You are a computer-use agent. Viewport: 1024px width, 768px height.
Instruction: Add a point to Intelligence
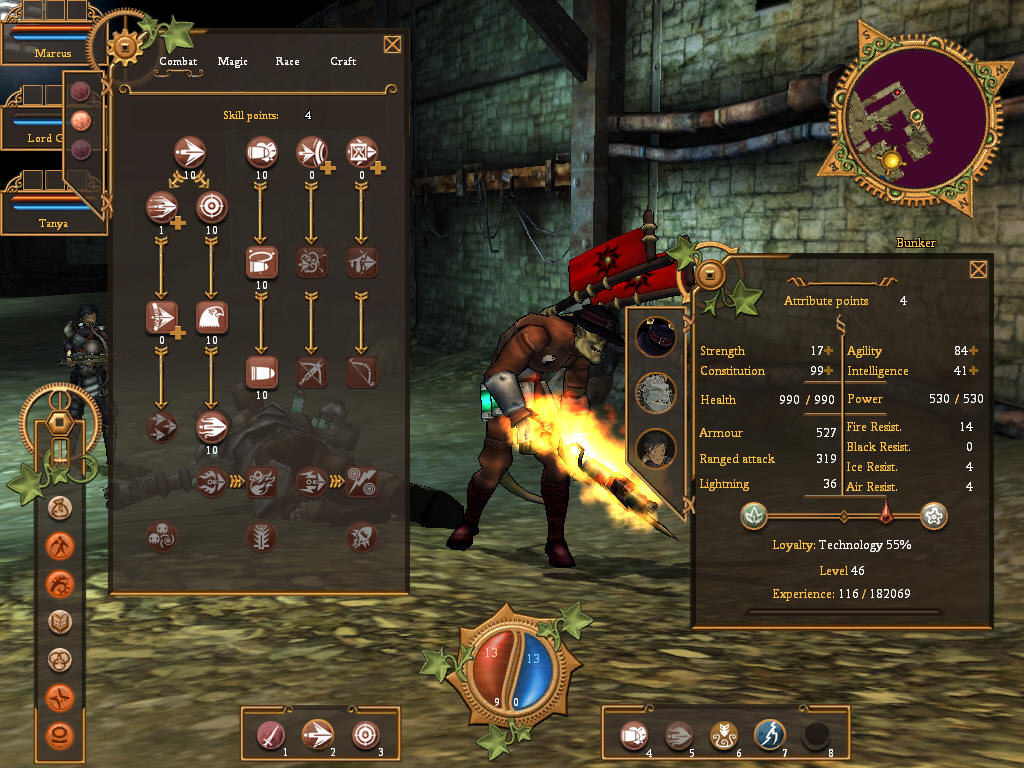point(973,371)
